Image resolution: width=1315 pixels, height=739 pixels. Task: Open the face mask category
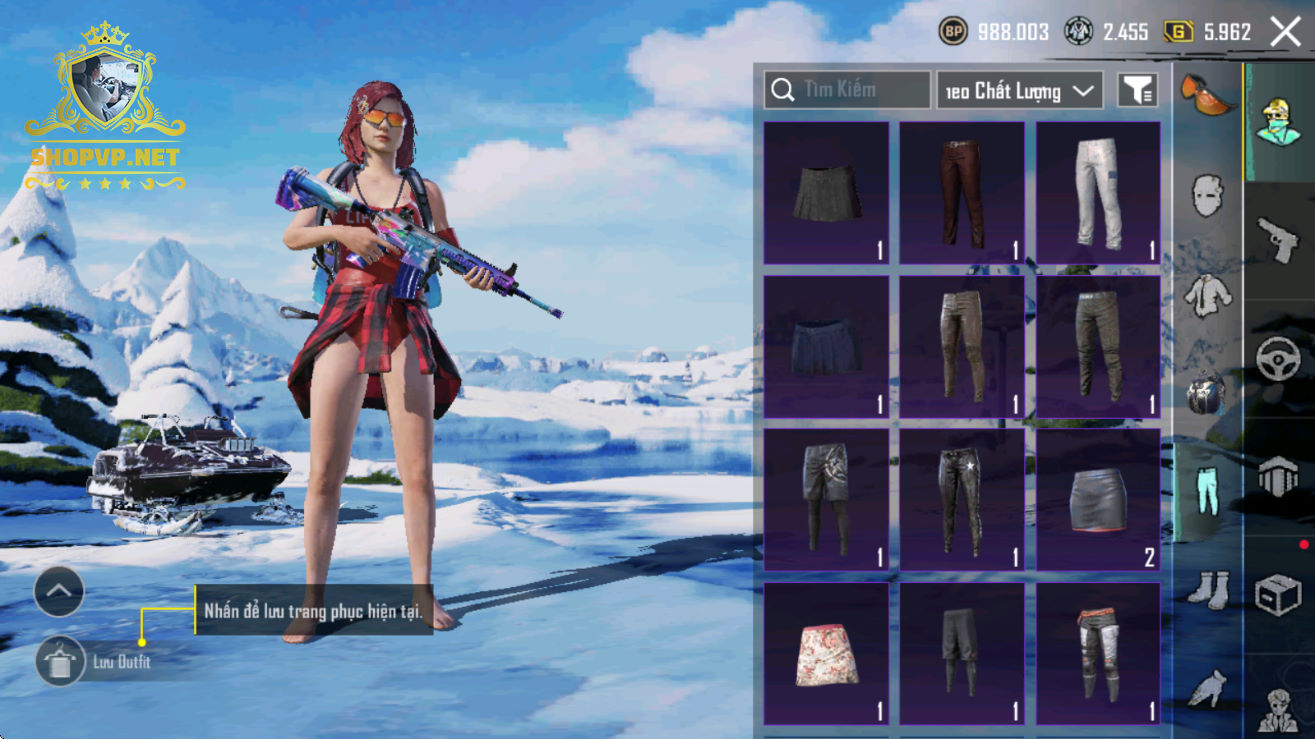(1207, 194)
